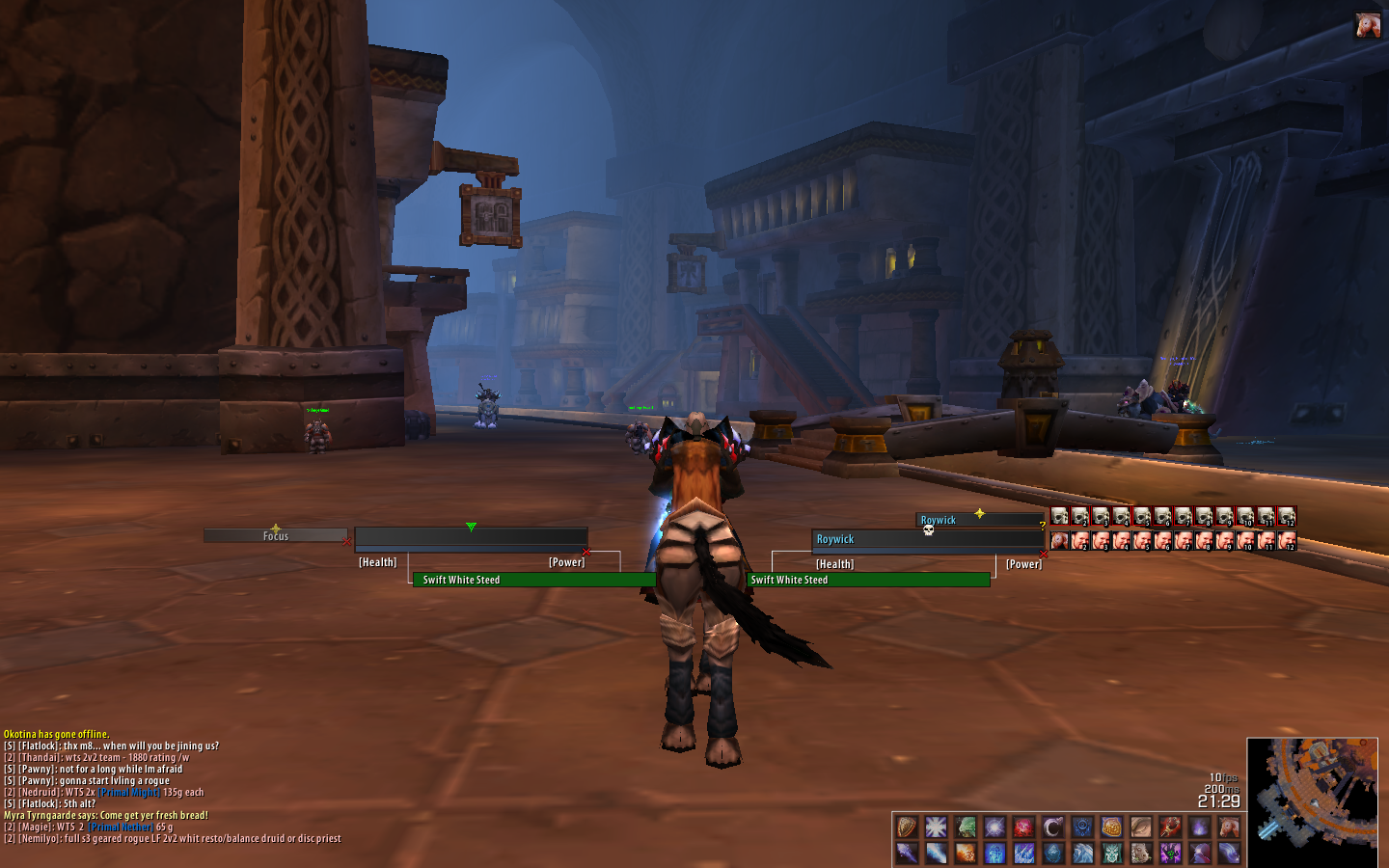Select the Focus unit frame
1389x868 pixels.
(x=275, y=535)
